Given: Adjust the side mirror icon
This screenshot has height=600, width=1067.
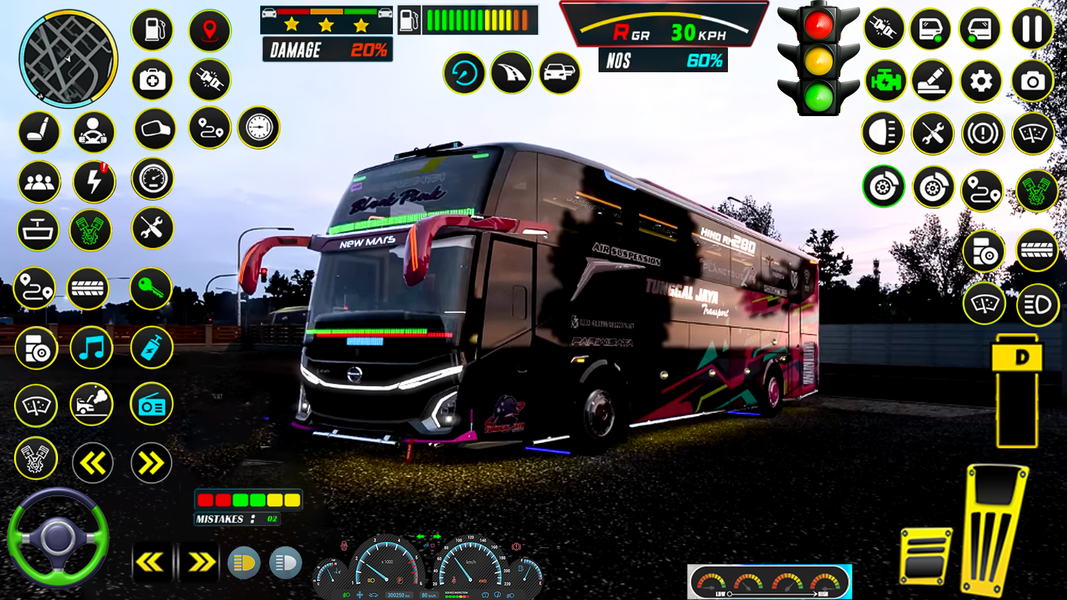Looking at the screenshot, I should pos(153,128).
